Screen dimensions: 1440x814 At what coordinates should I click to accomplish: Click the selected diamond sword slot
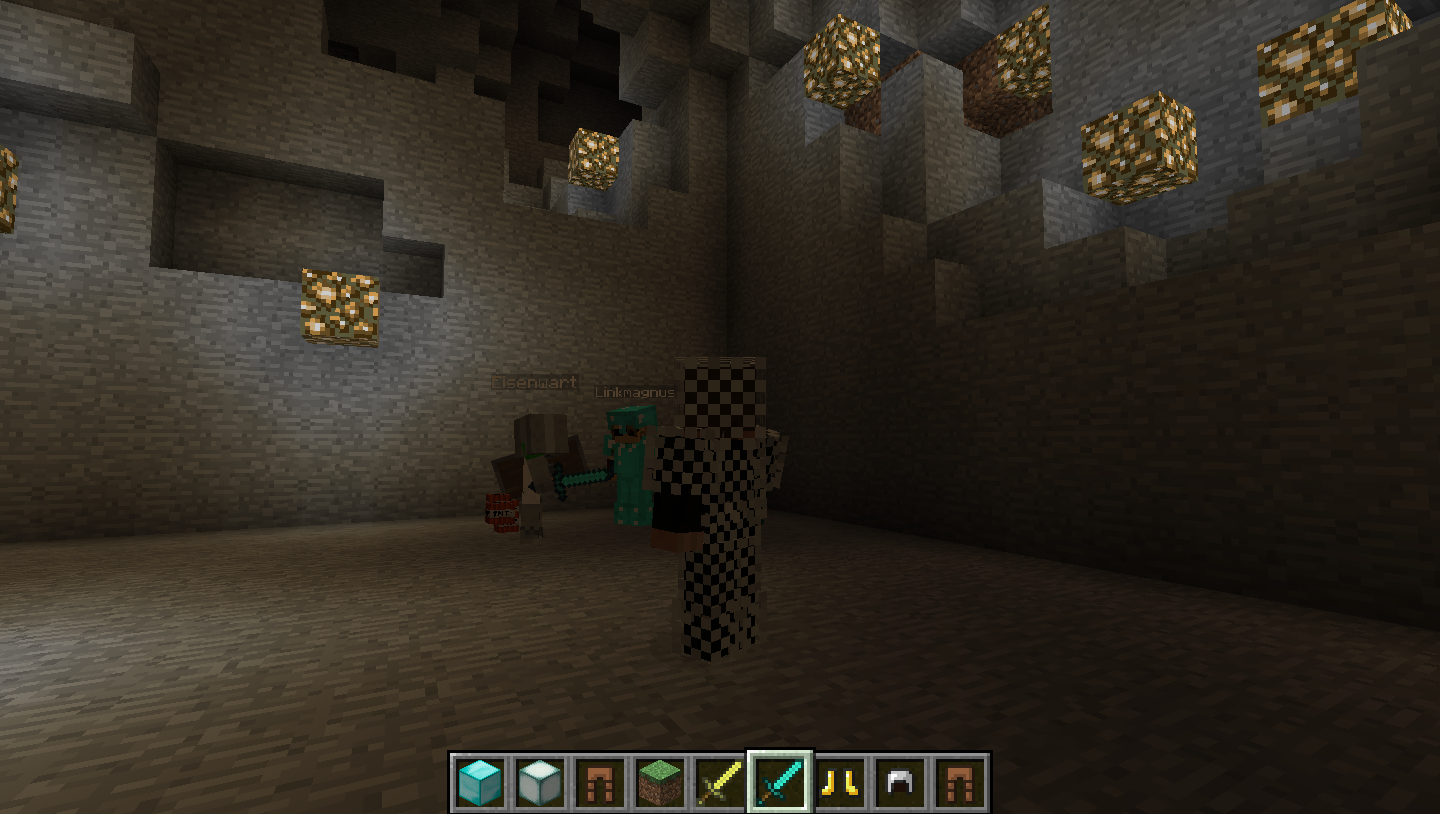[780, 782]
